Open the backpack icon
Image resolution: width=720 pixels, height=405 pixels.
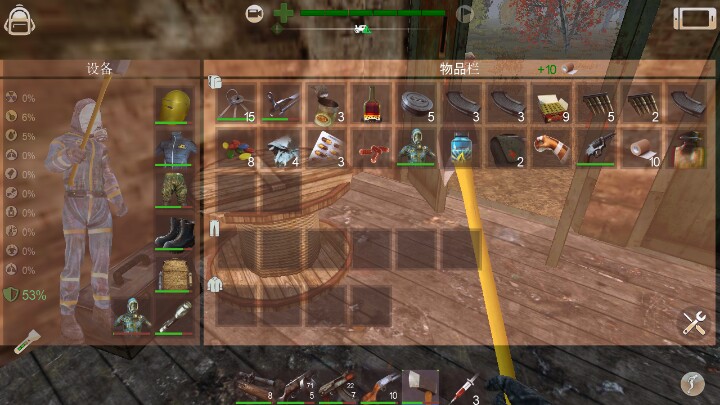point(20,18)
